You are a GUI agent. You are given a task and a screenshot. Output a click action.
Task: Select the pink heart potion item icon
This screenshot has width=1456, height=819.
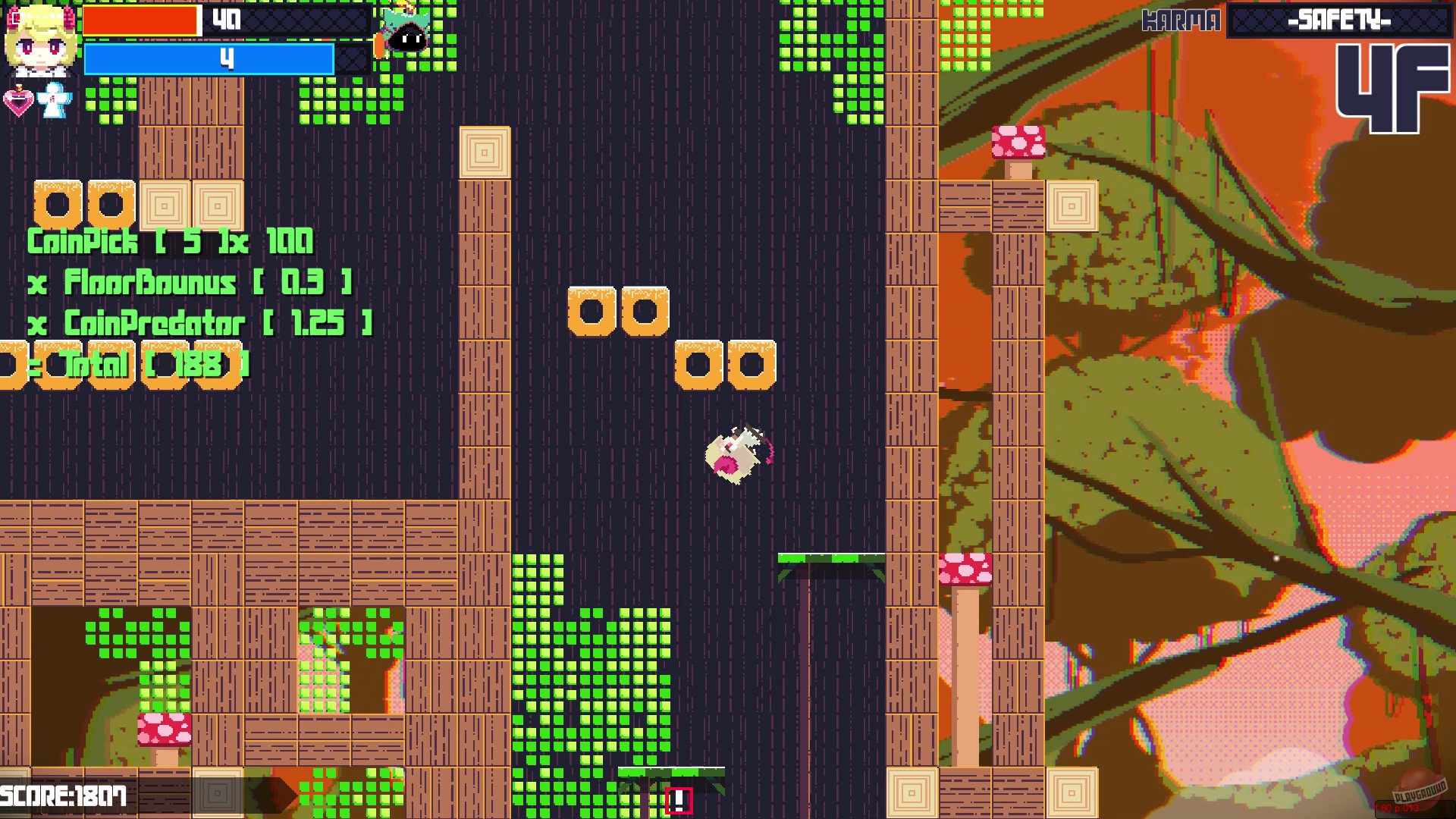pyautogui.click(x=19, y=102)
